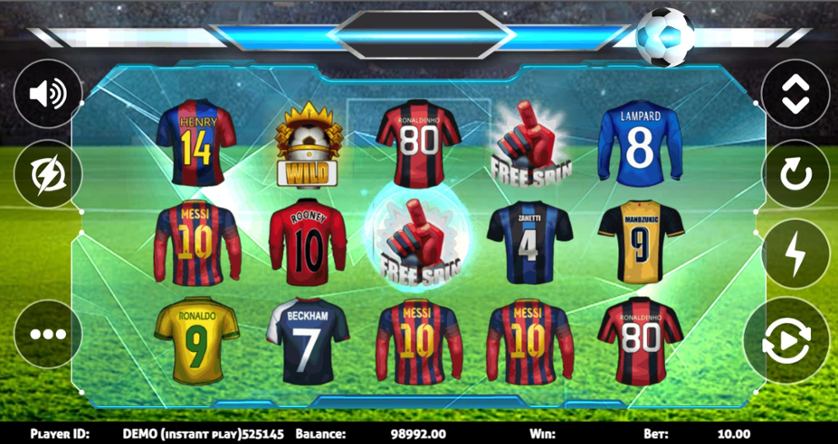This screenshot has height=444, width=838.
Task: Open the bet adjuster with up-down arrows
Action: click(x=794, y=94)
